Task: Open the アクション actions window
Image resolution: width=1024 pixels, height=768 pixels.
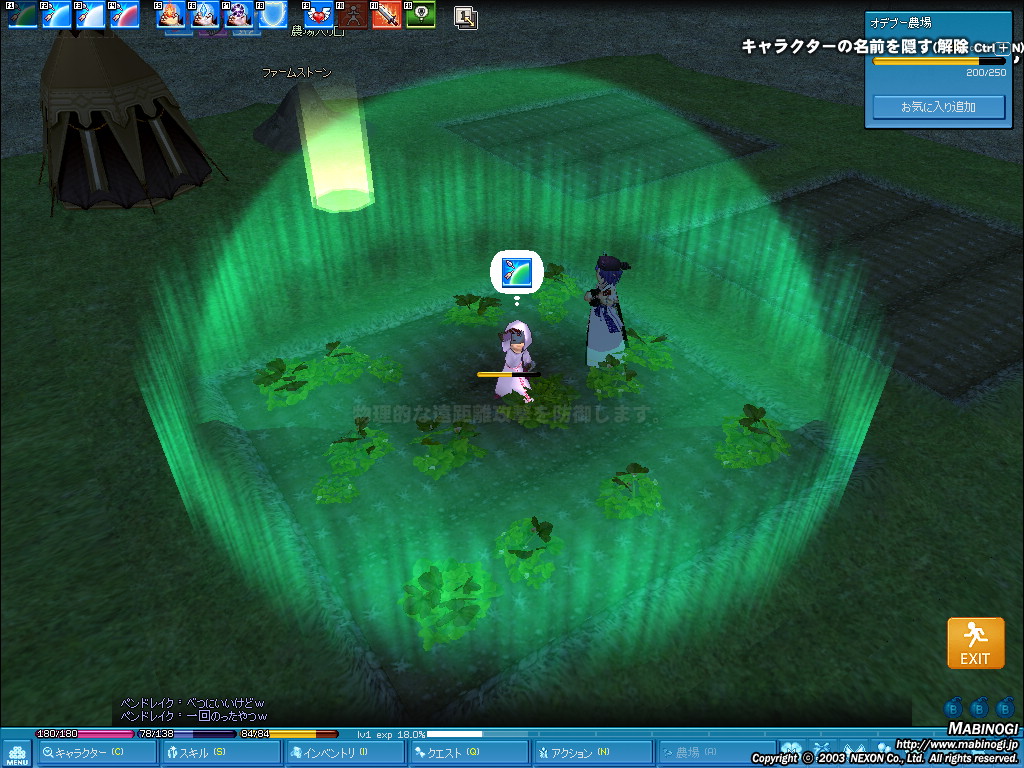Action: pyautogui.click(x=592, y=753)
